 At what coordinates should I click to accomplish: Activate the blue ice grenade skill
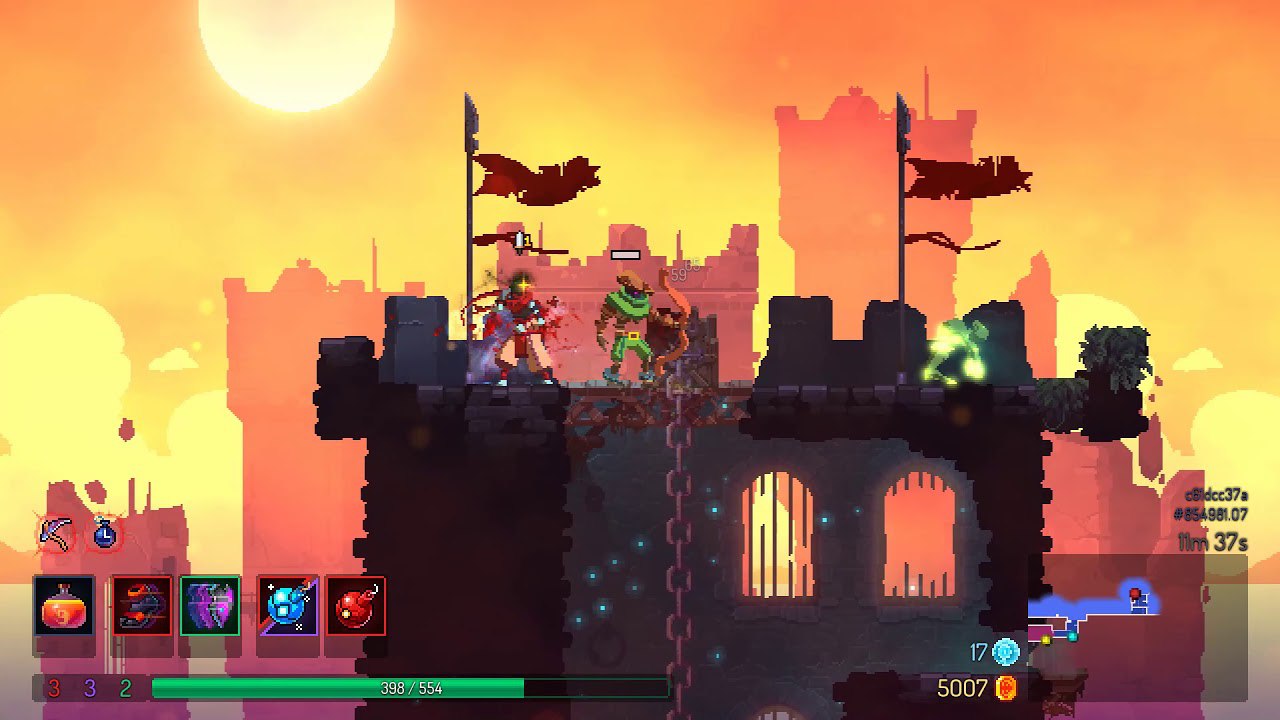(287, 606)
